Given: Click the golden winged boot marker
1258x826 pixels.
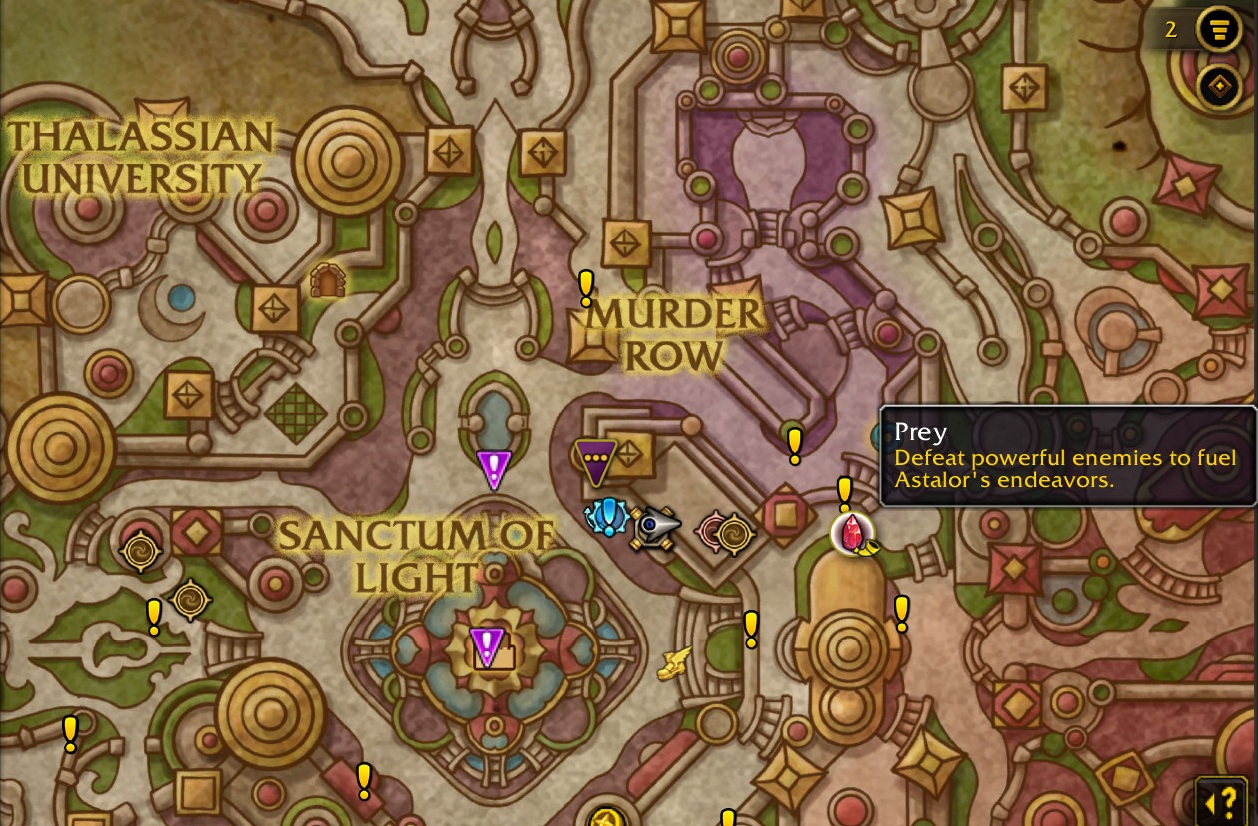Looking at the screenshot, I should [675, 662].
